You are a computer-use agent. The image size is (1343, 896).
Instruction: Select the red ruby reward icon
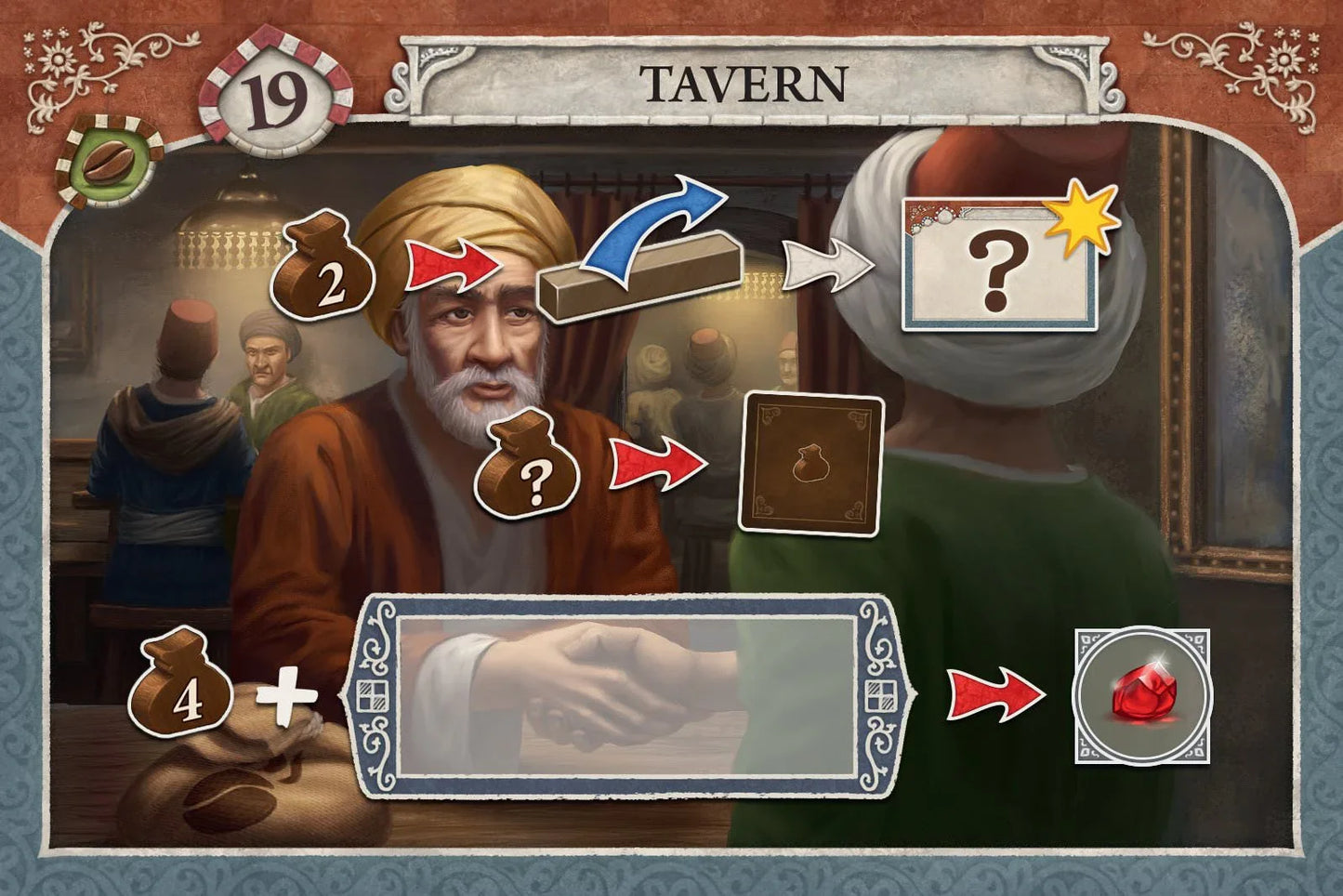click(x=1142, y=696)
